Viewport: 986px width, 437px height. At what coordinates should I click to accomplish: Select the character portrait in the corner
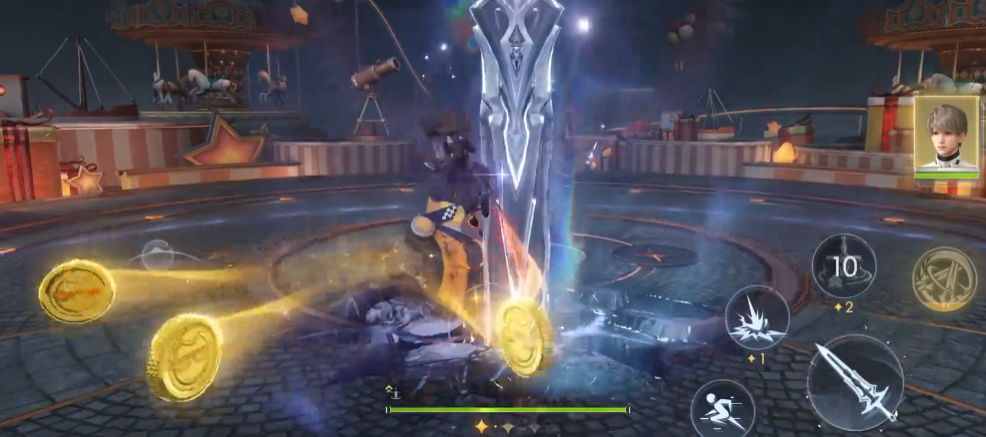pos(945,133)
